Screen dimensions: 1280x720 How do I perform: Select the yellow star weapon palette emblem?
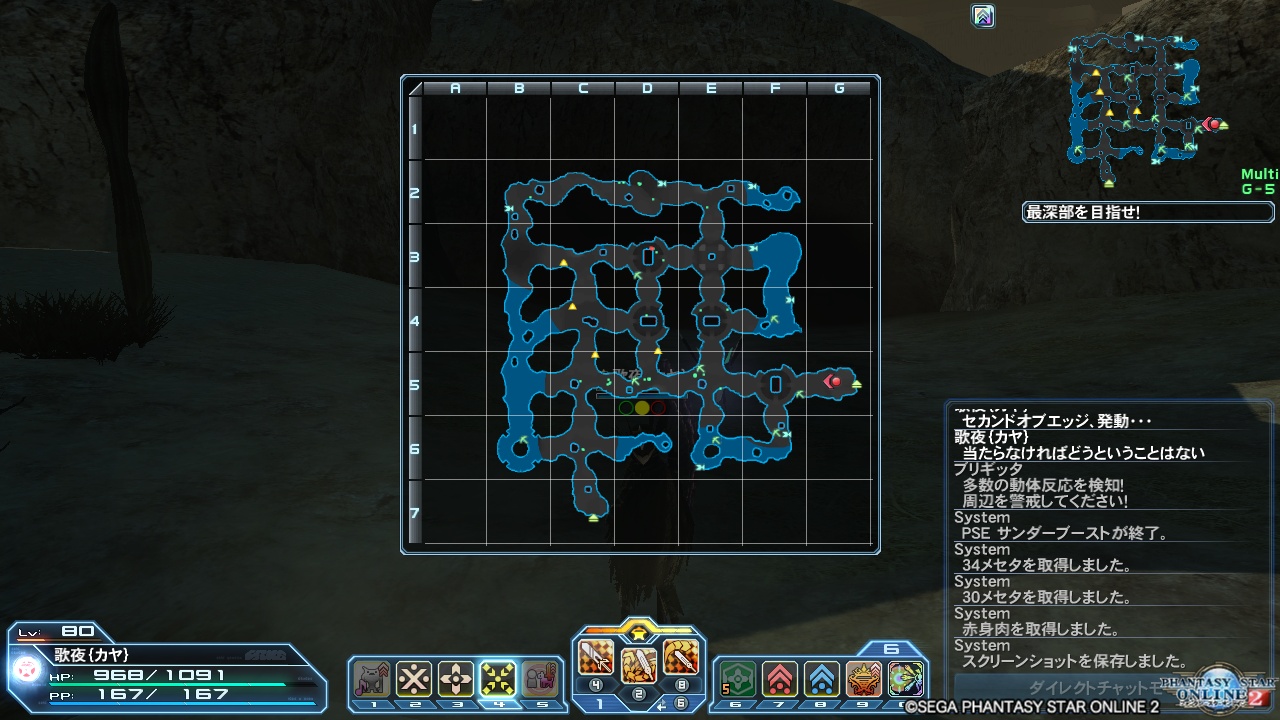click(639, 630)
